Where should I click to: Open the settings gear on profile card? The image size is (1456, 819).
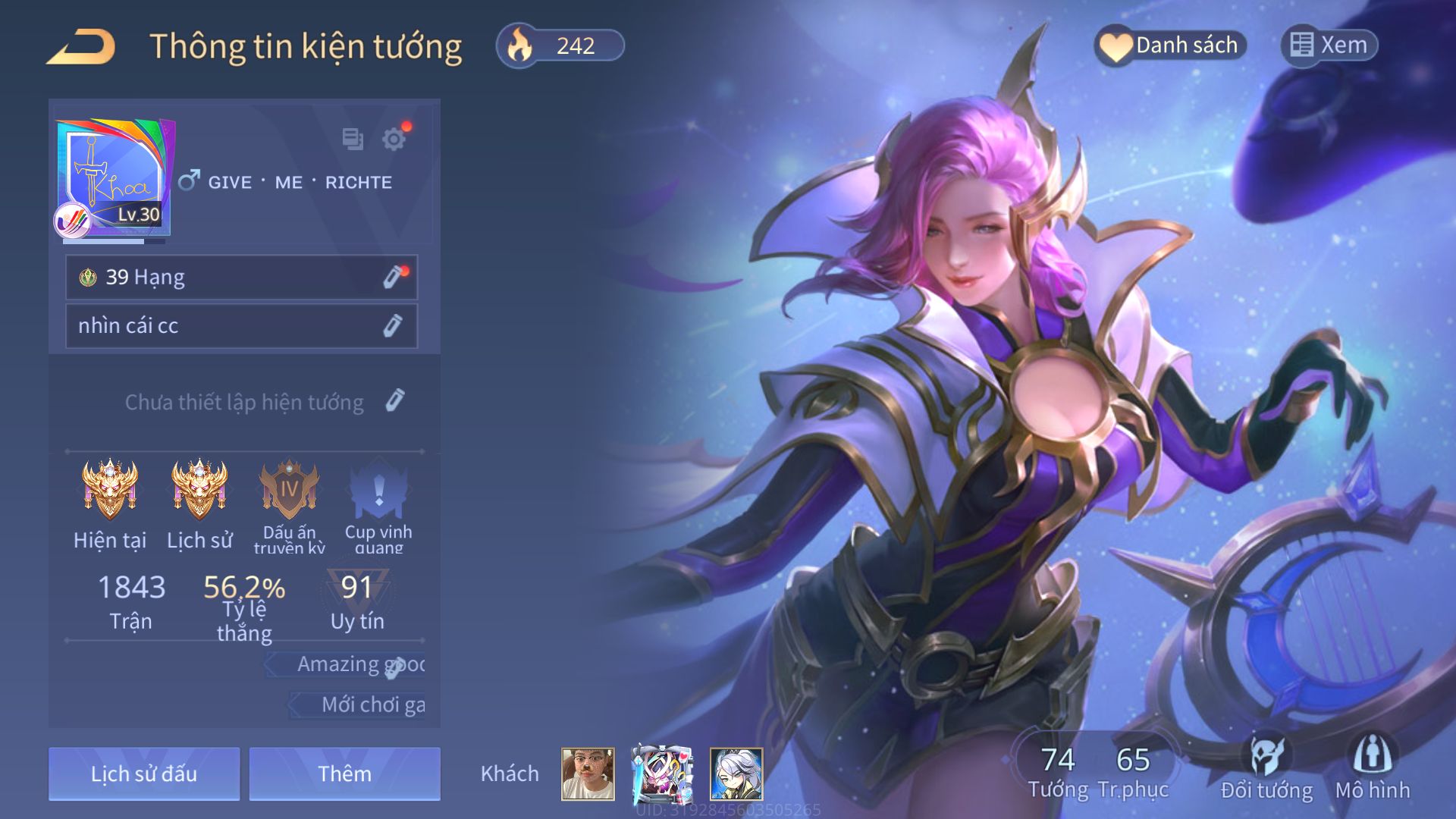point(394,140)
